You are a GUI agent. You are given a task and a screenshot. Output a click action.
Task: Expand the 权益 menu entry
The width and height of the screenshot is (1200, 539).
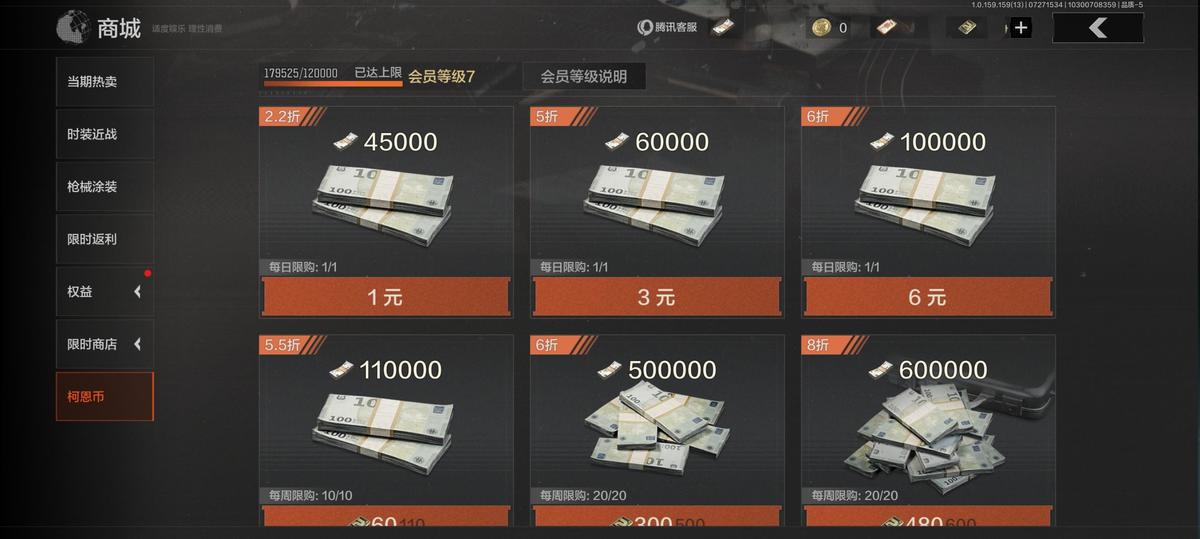tap(104, 292)
